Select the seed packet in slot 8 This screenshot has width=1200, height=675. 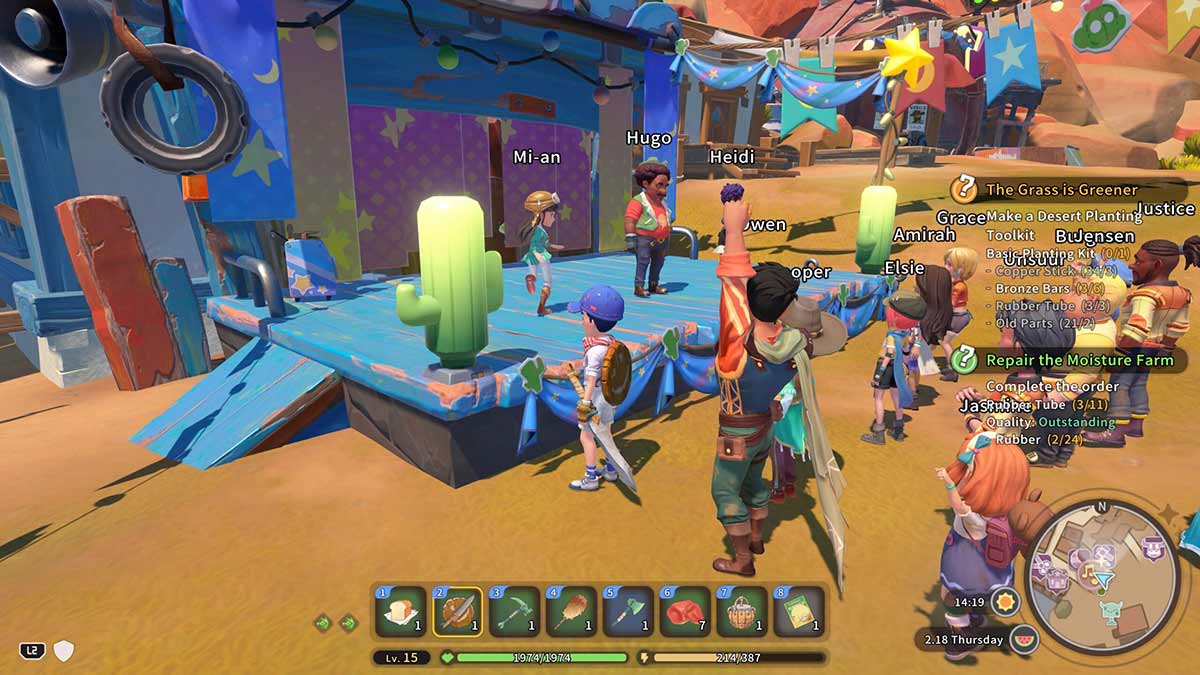click(799, 612)
